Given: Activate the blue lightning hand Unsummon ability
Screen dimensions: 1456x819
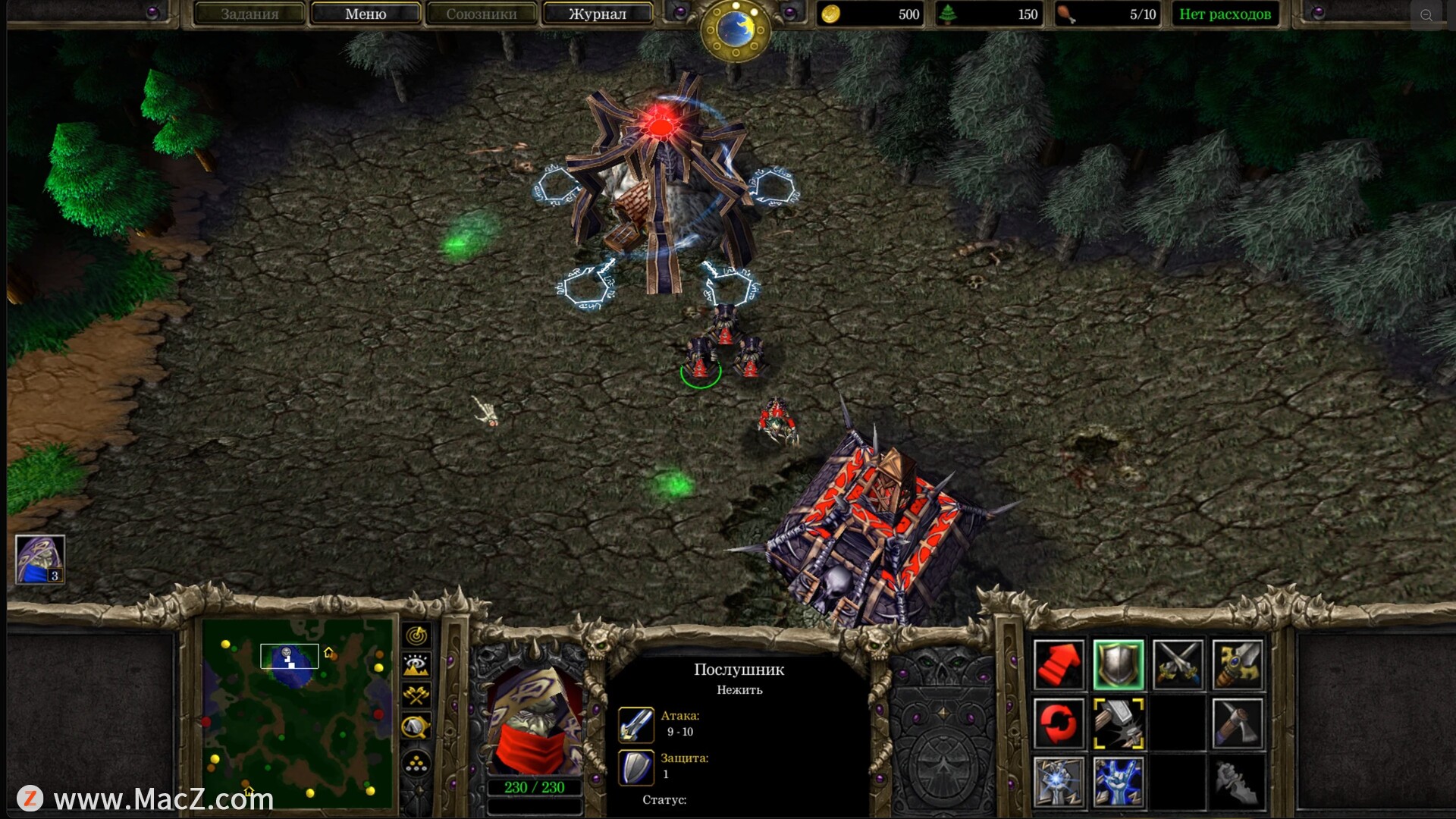Looking at the screenshot, I should (x=1119, y=783).
